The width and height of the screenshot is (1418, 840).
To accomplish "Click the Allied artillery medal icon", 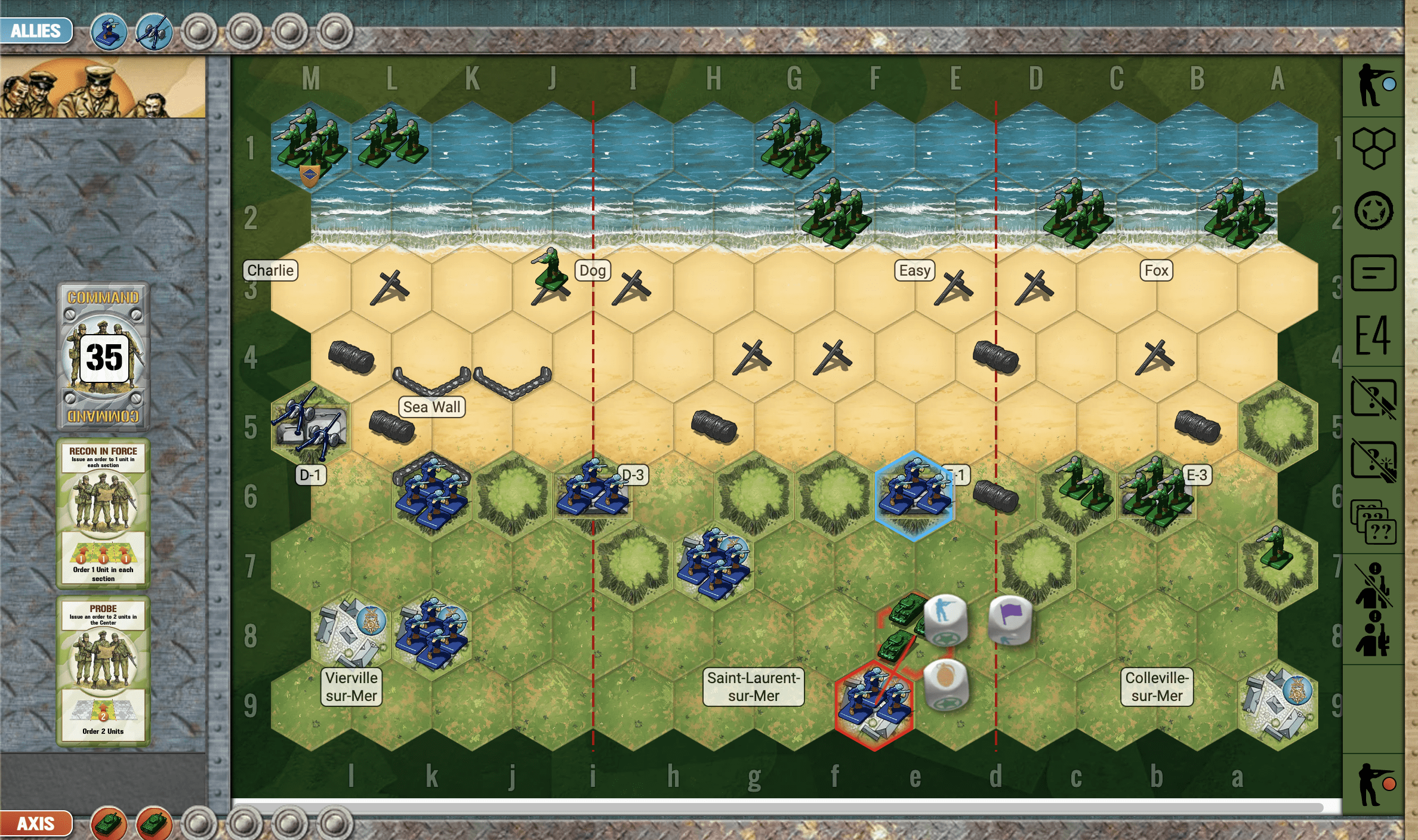I will point(154,32).
